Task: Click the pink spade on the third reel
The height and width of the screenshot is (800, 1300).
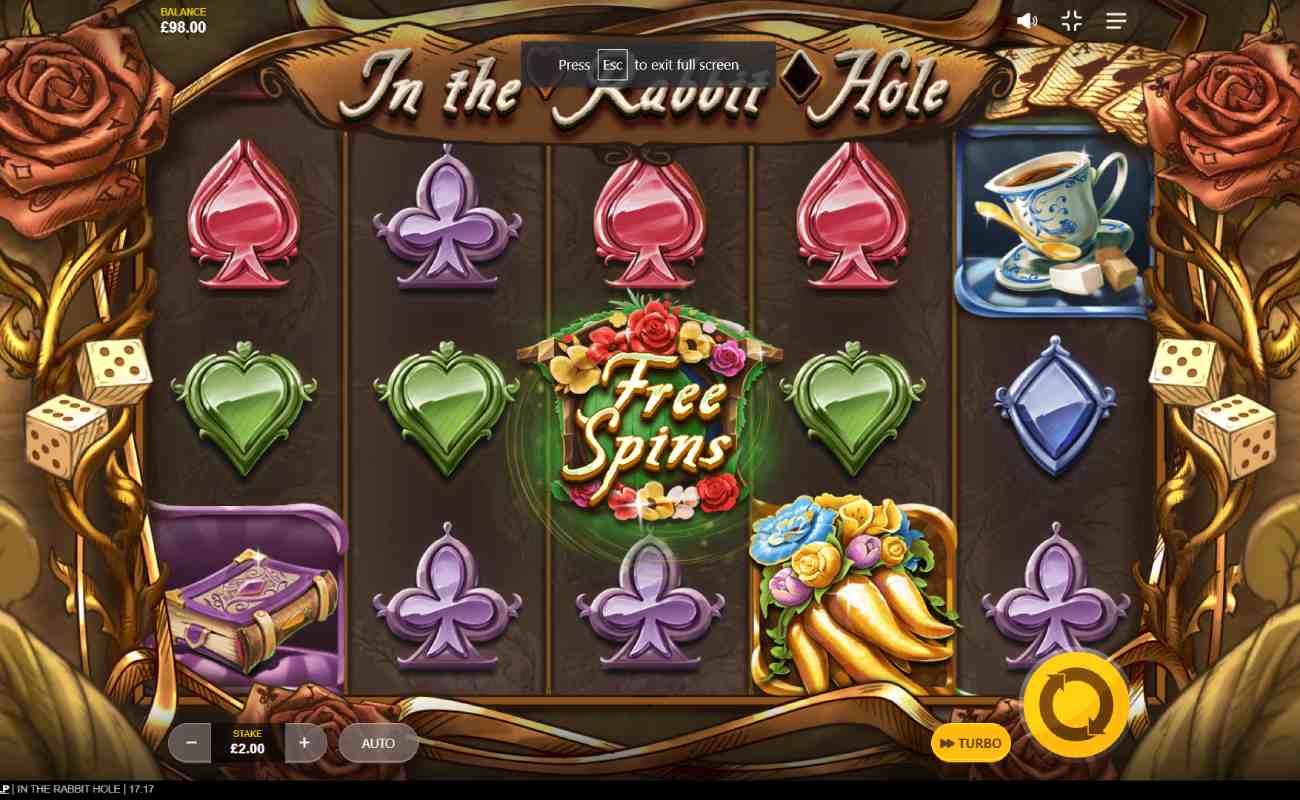Action: point(648,220)
